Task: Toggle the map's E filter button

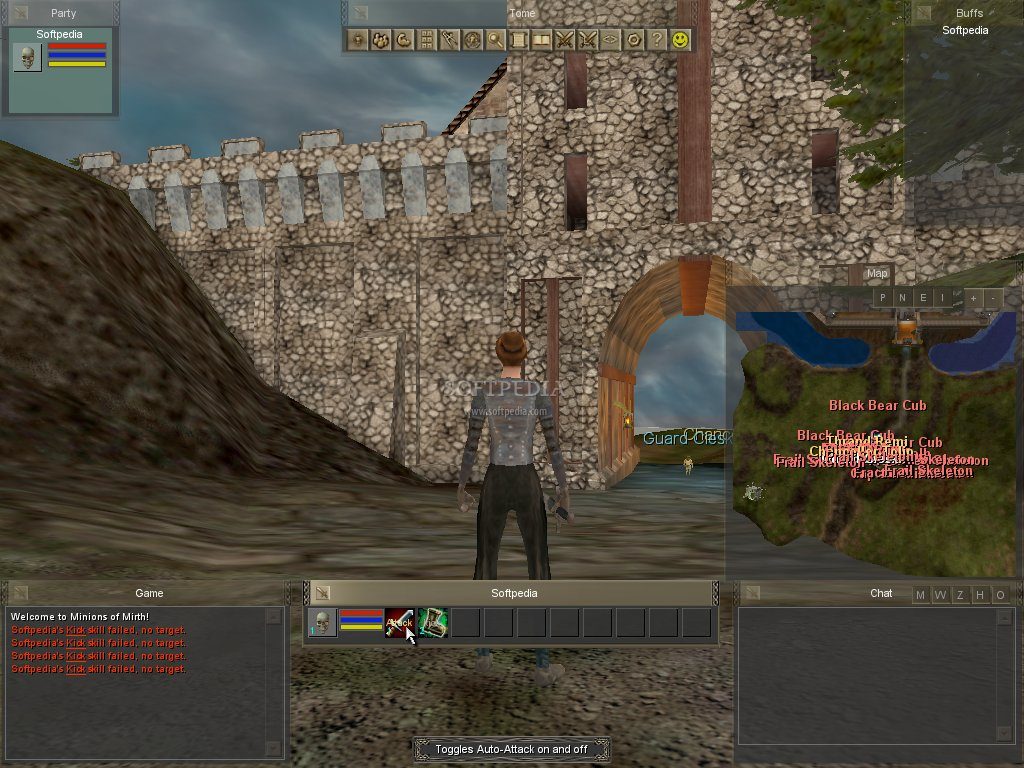Action: (x=923, y=298)
